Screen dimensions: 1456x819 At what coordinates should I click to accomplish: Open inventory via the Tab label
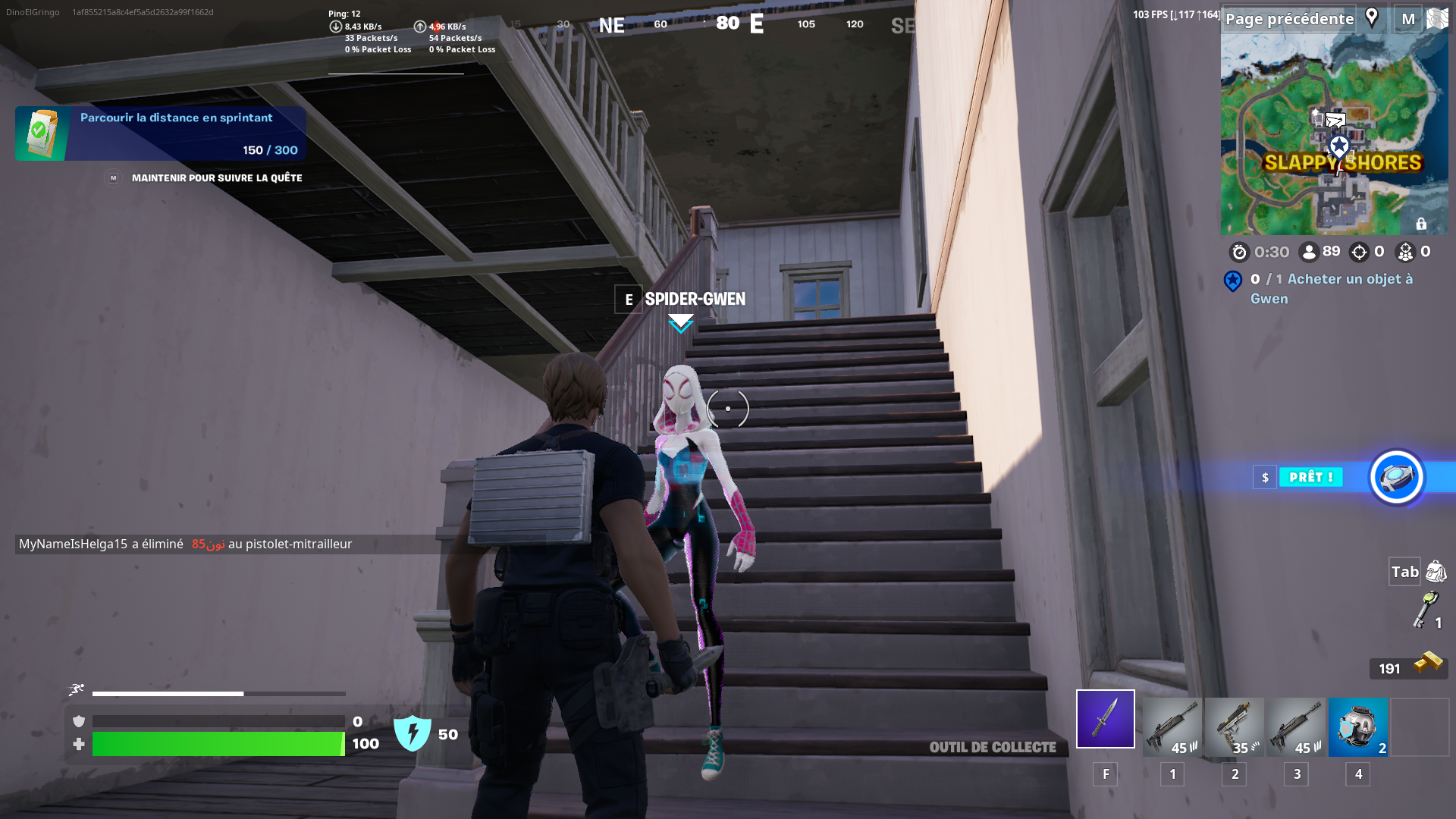[1403, 572]
